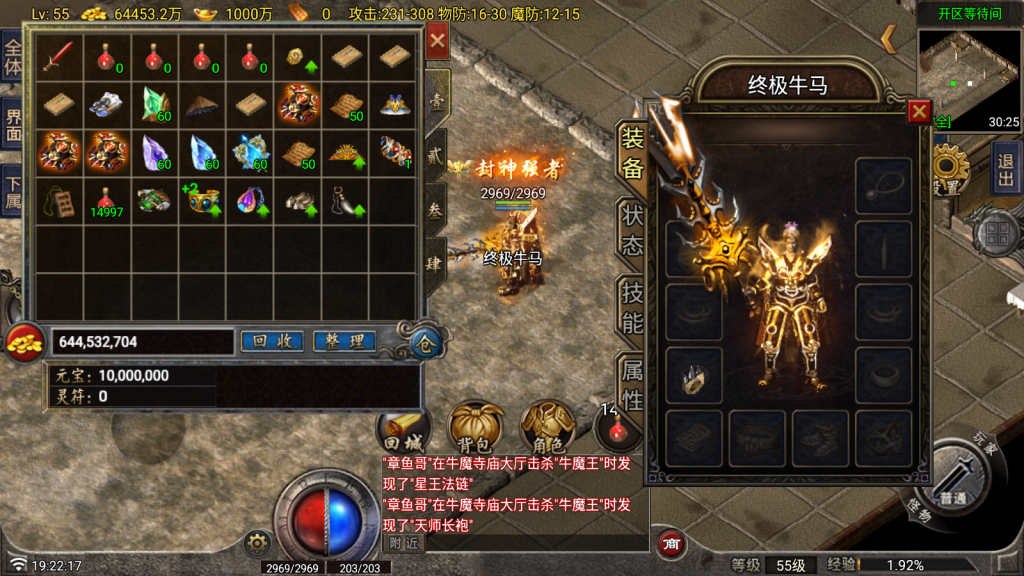The image size is (1024, 576).
Task: Select the 附近 nearby chat channel
Action: (x=403, y=542)
